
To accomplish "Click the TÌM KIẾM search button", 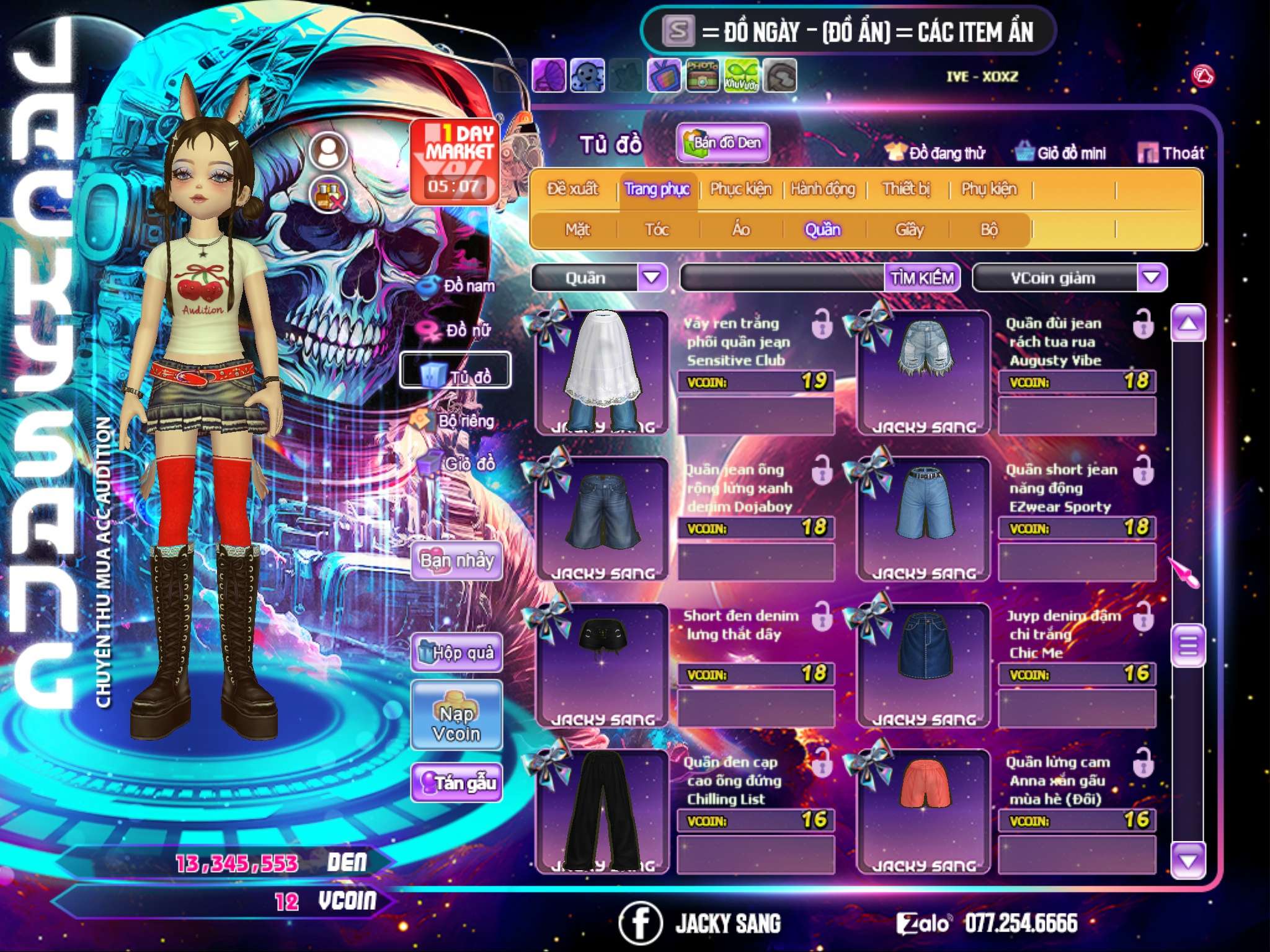I will (x=922, y=278).
